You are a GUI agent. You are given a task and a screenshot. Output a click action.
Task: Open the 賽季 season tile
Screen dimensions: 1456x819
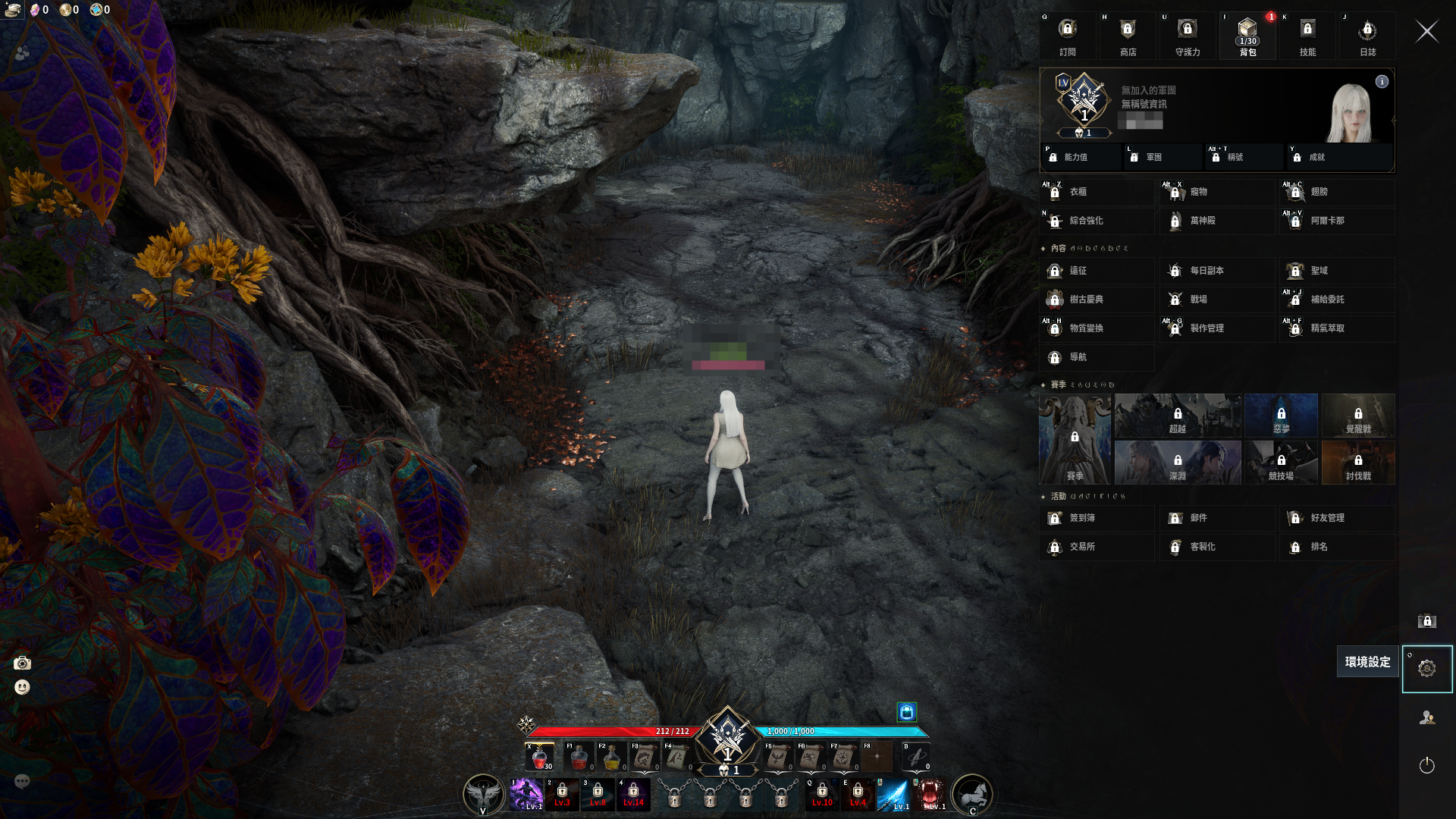point(1075,439)
